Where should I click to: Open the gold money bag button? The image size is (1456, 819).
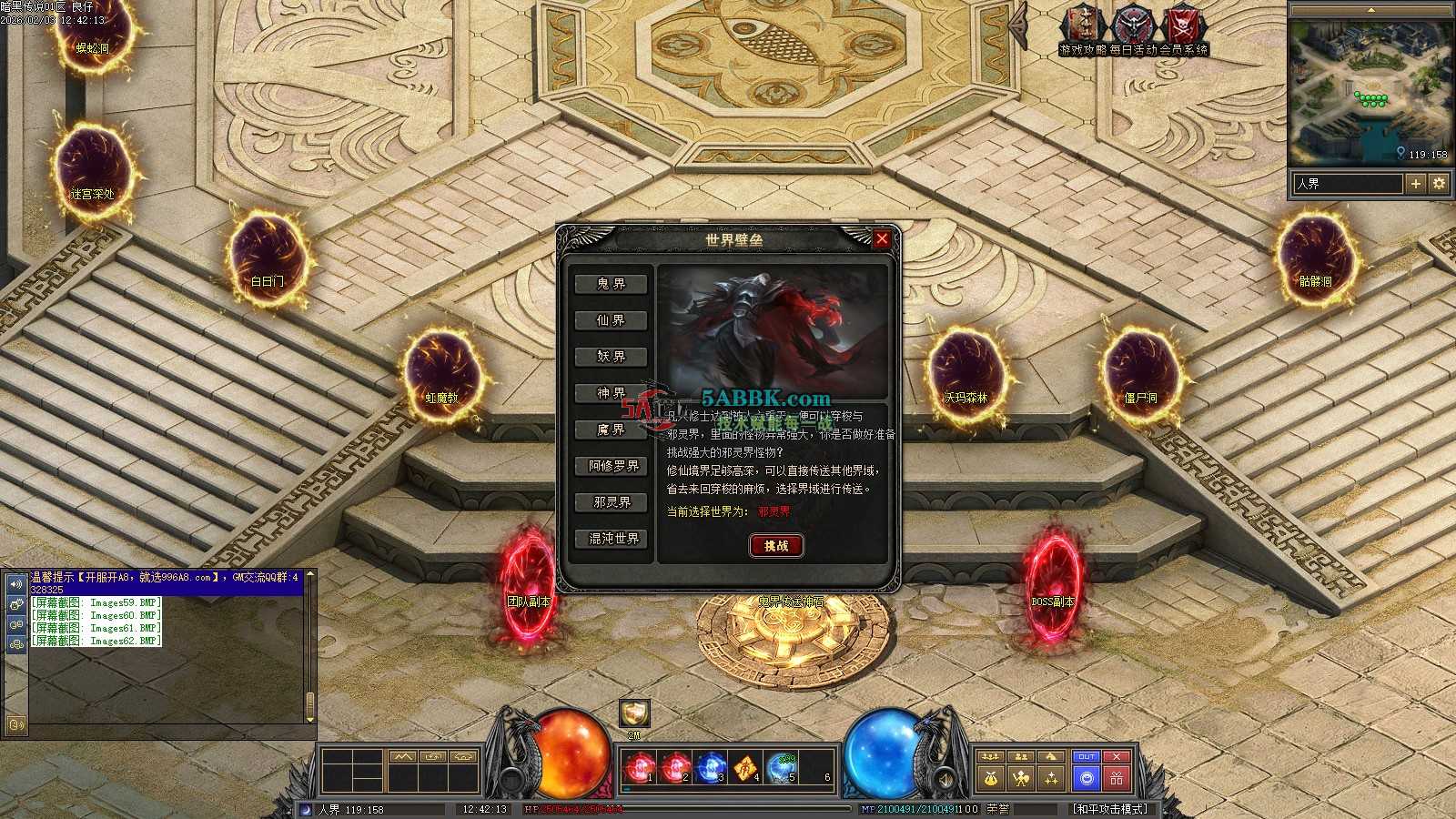(x=991, y=778)
